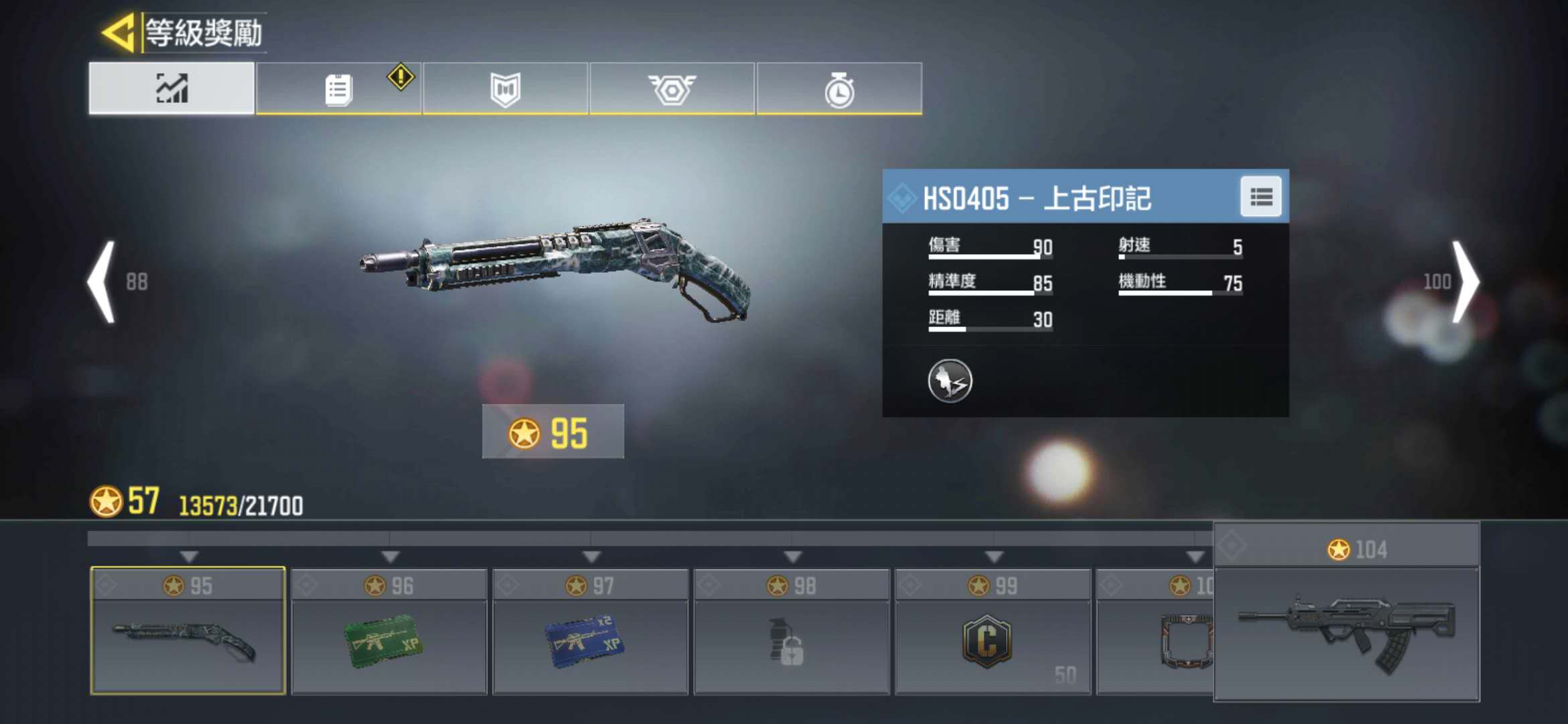
Task: Open the HS0405 weapon details list
Action: [1260, 197]
